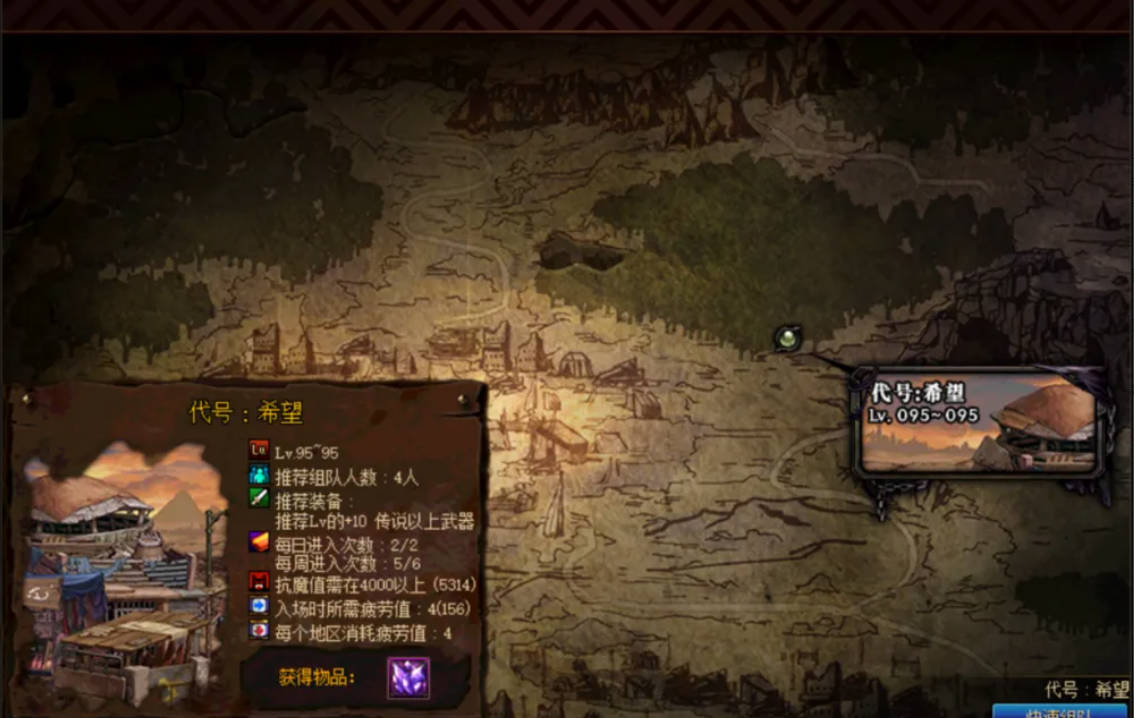Click the green orb map marker
This screenshot has width=1134, height=718.
[788, 339]
